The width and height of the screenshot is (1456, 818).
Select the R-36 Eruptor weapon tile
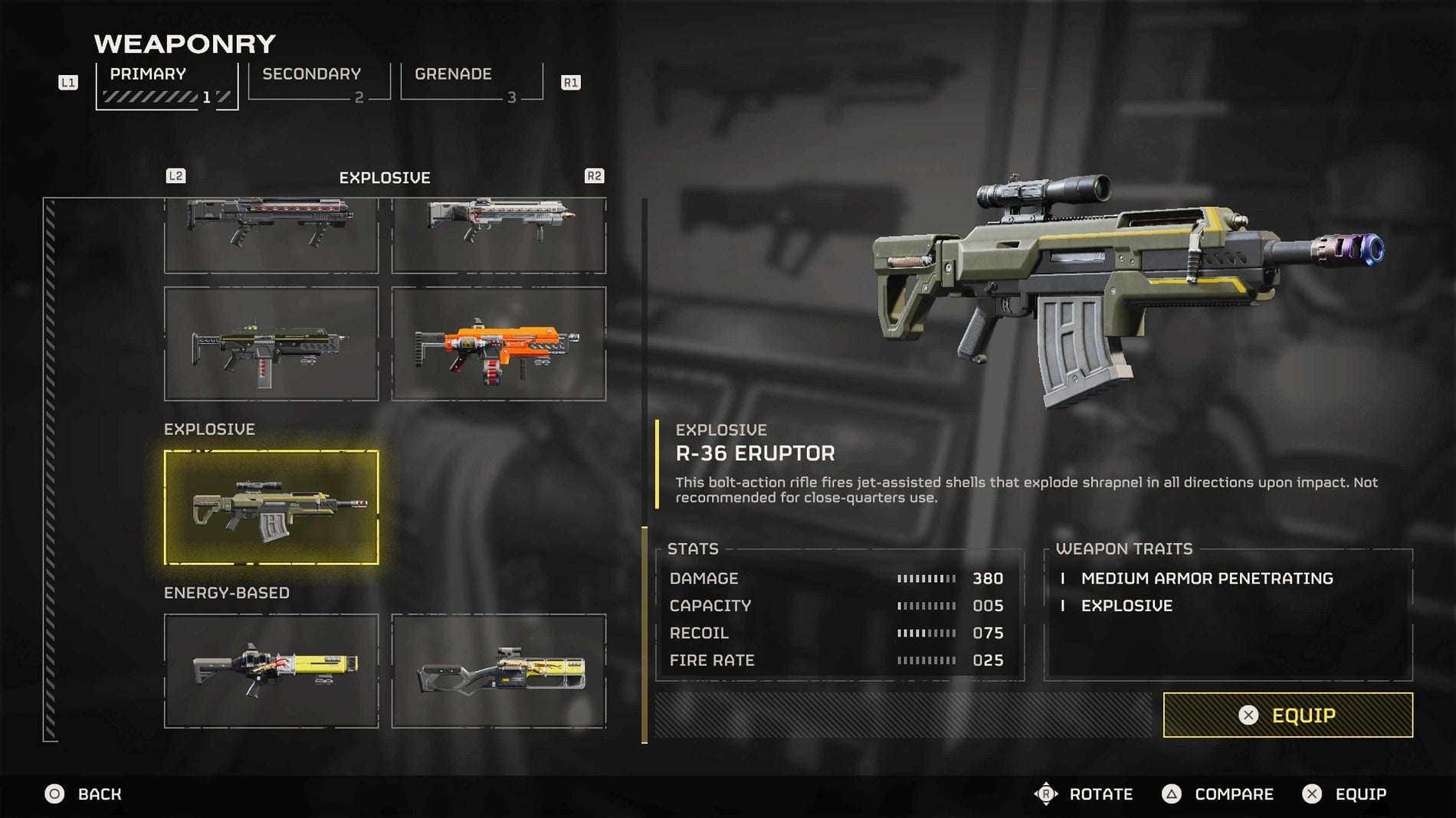[271, 507]
